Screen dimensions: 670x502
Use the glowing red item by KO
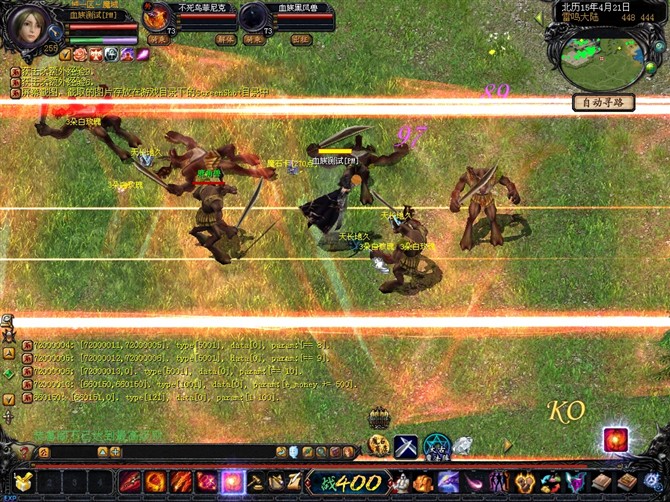click(615, 439)
